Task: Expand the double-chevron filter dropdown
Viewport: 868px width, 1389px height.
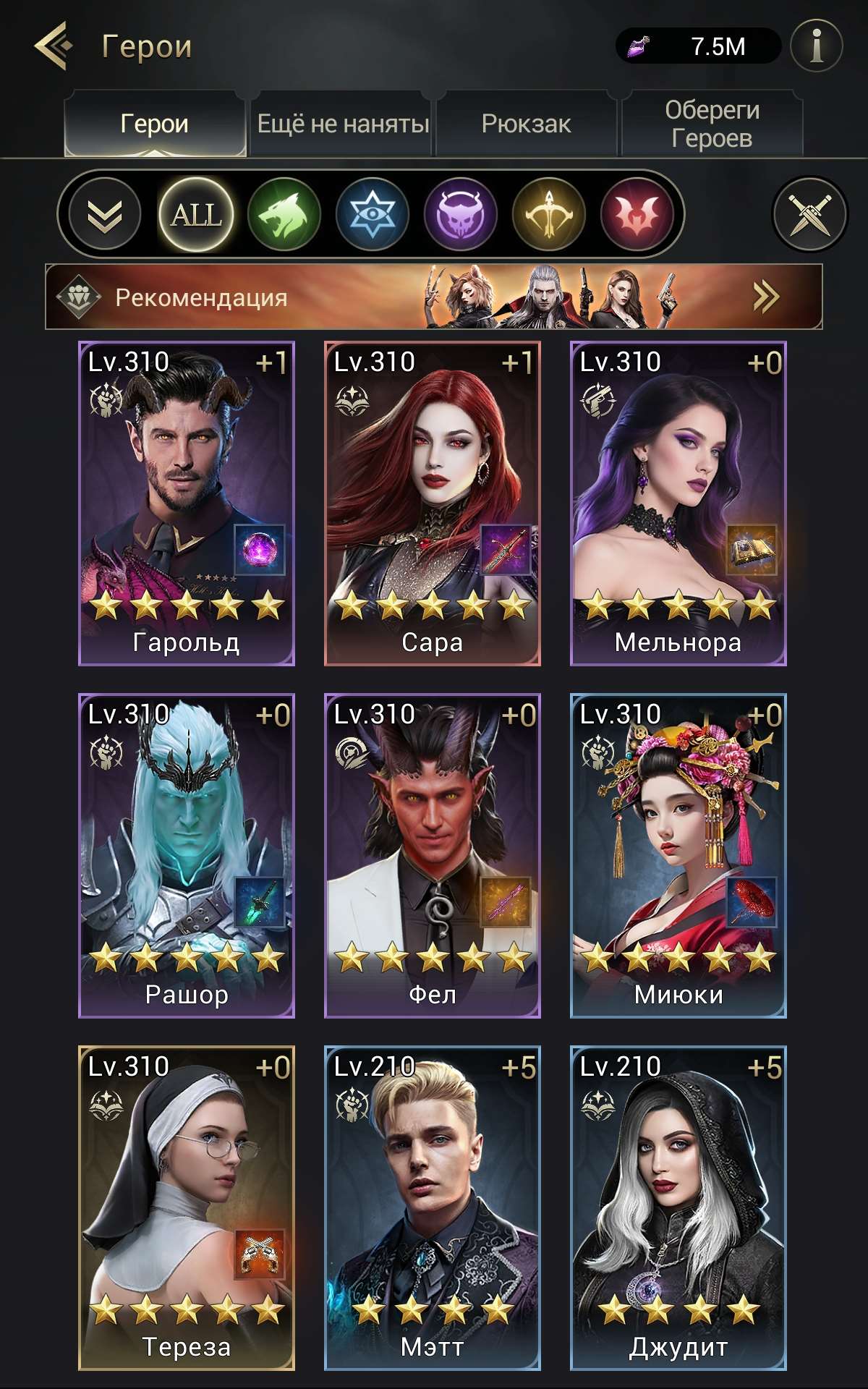Action: 104,214
